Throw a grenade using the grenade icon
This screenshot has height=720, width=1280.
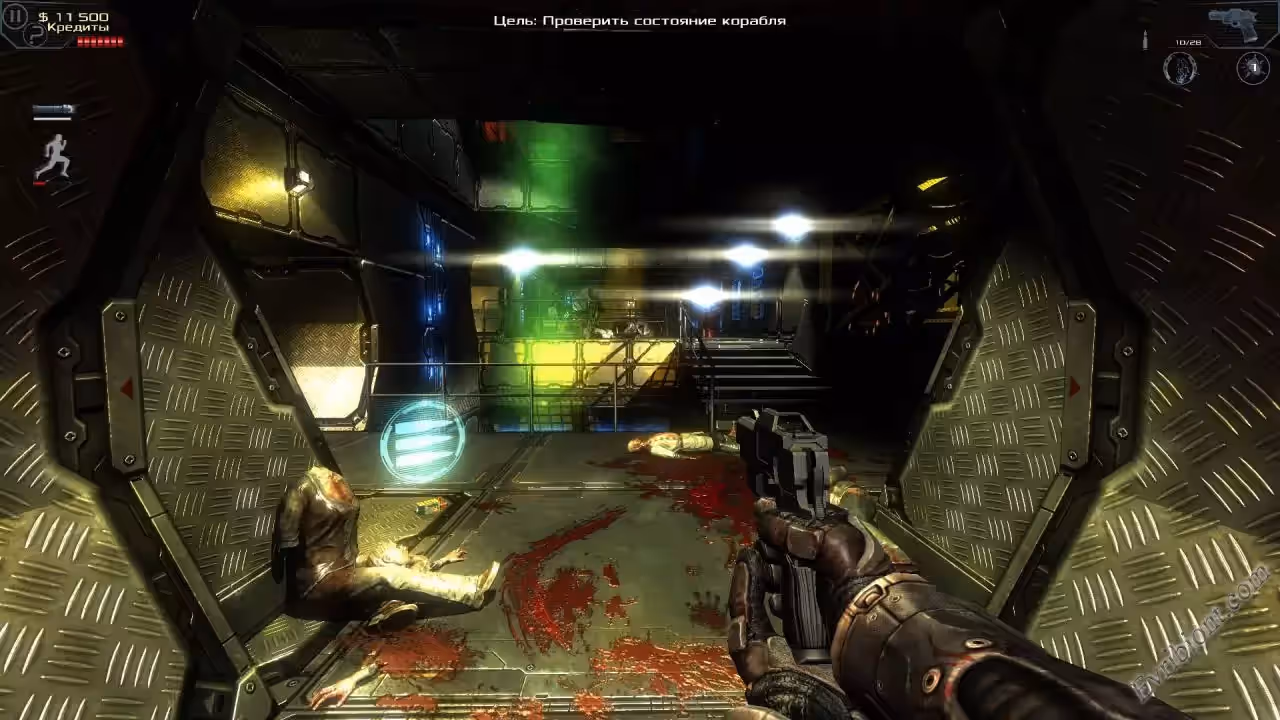[1253, 68]
